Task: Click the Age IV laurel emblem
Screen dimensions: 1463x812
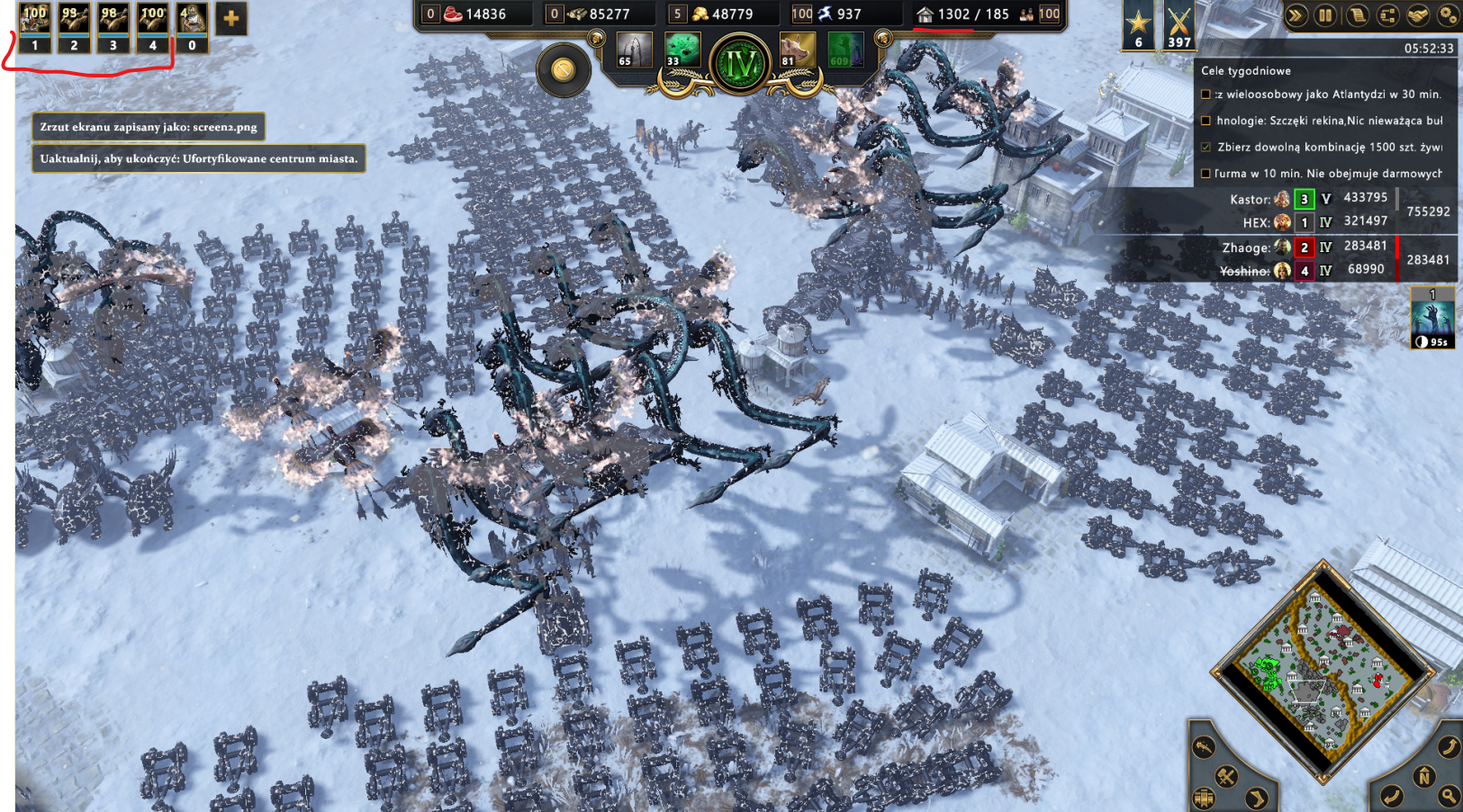Action: (740, 65)
